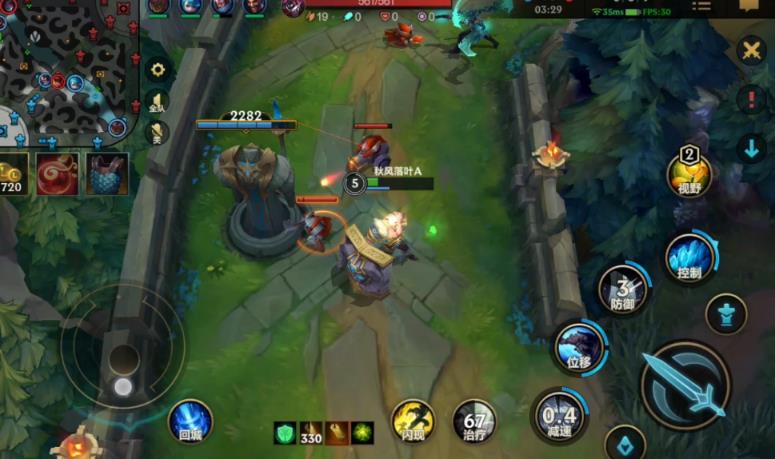Tap the turret targeting button
Image resolution: width=775 pixels, height=459 pixels.
coord(726,314)
